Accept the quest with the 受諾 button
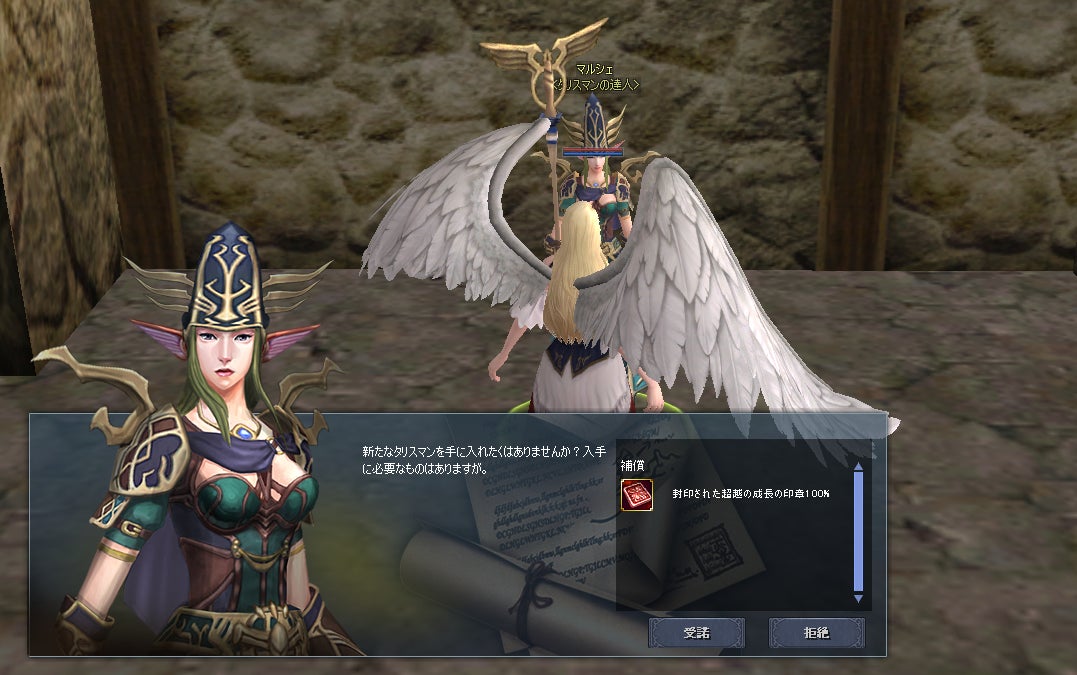This screenshot has height=675, width=1077. 695,633
